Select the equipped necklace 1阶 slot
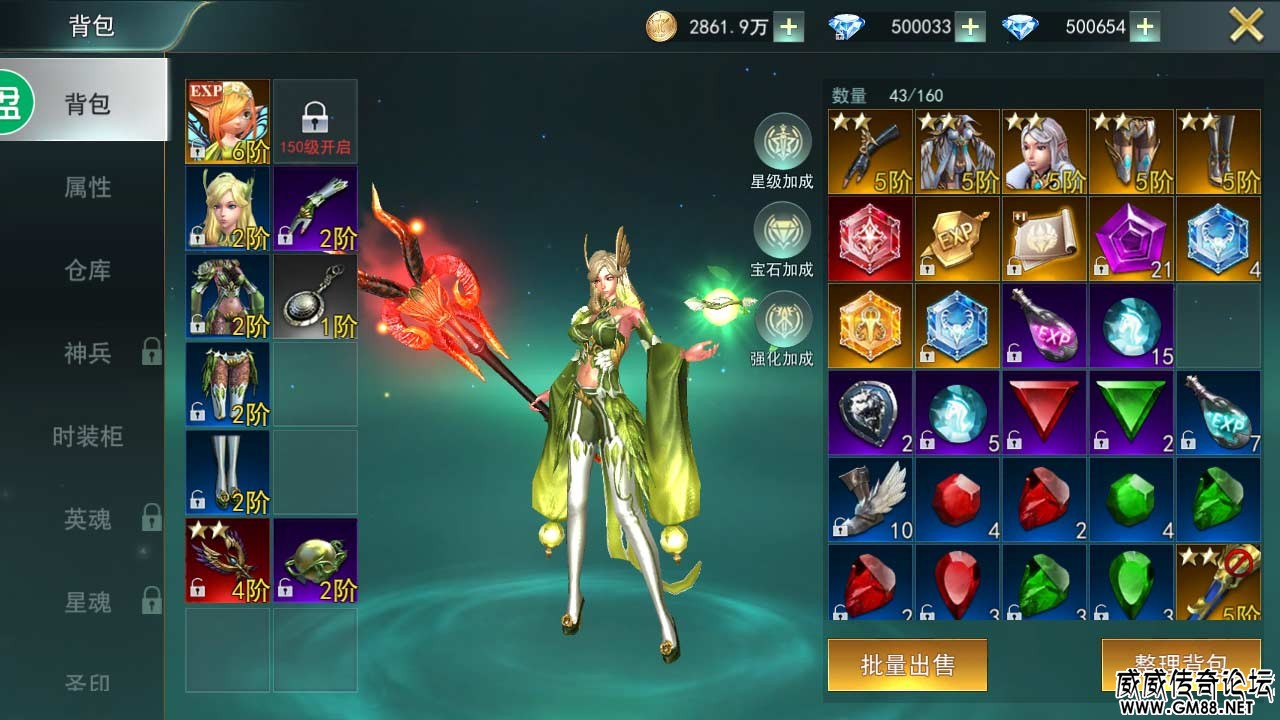Screen dimensions: 1280x720 click(315, 297)
